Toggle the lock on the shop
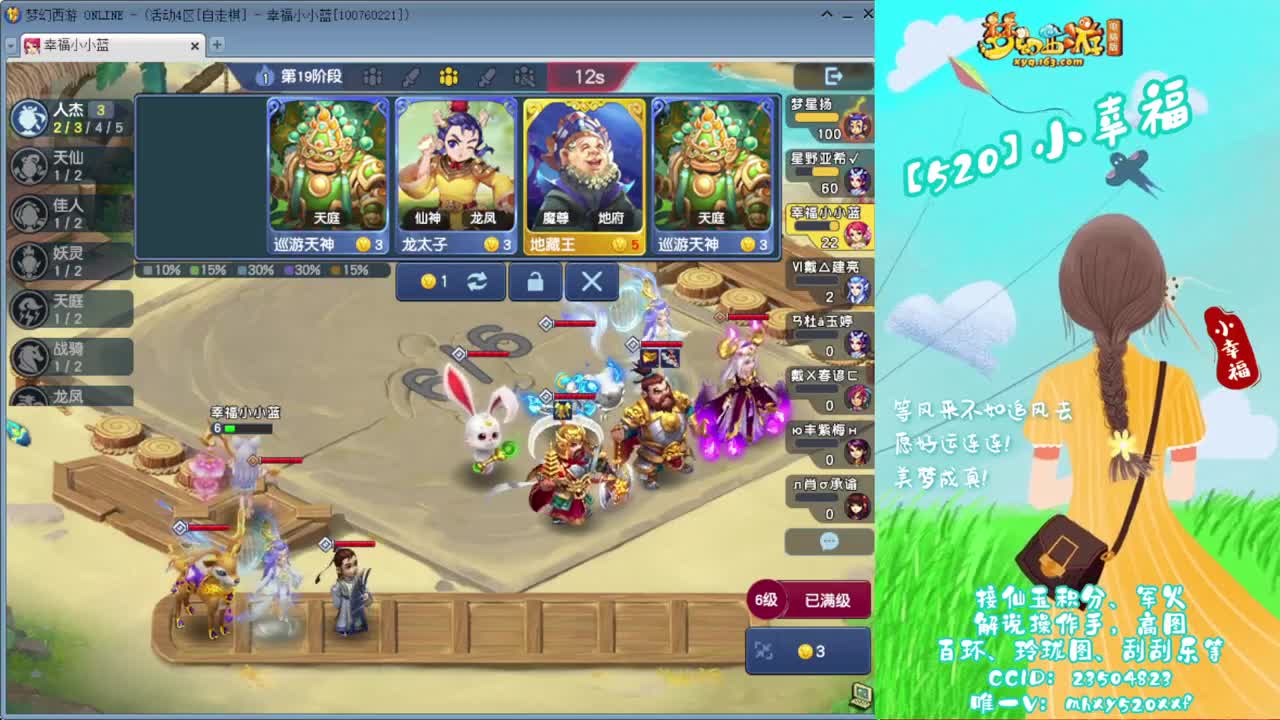The image size is (1280, 720). tap(535, 282)
